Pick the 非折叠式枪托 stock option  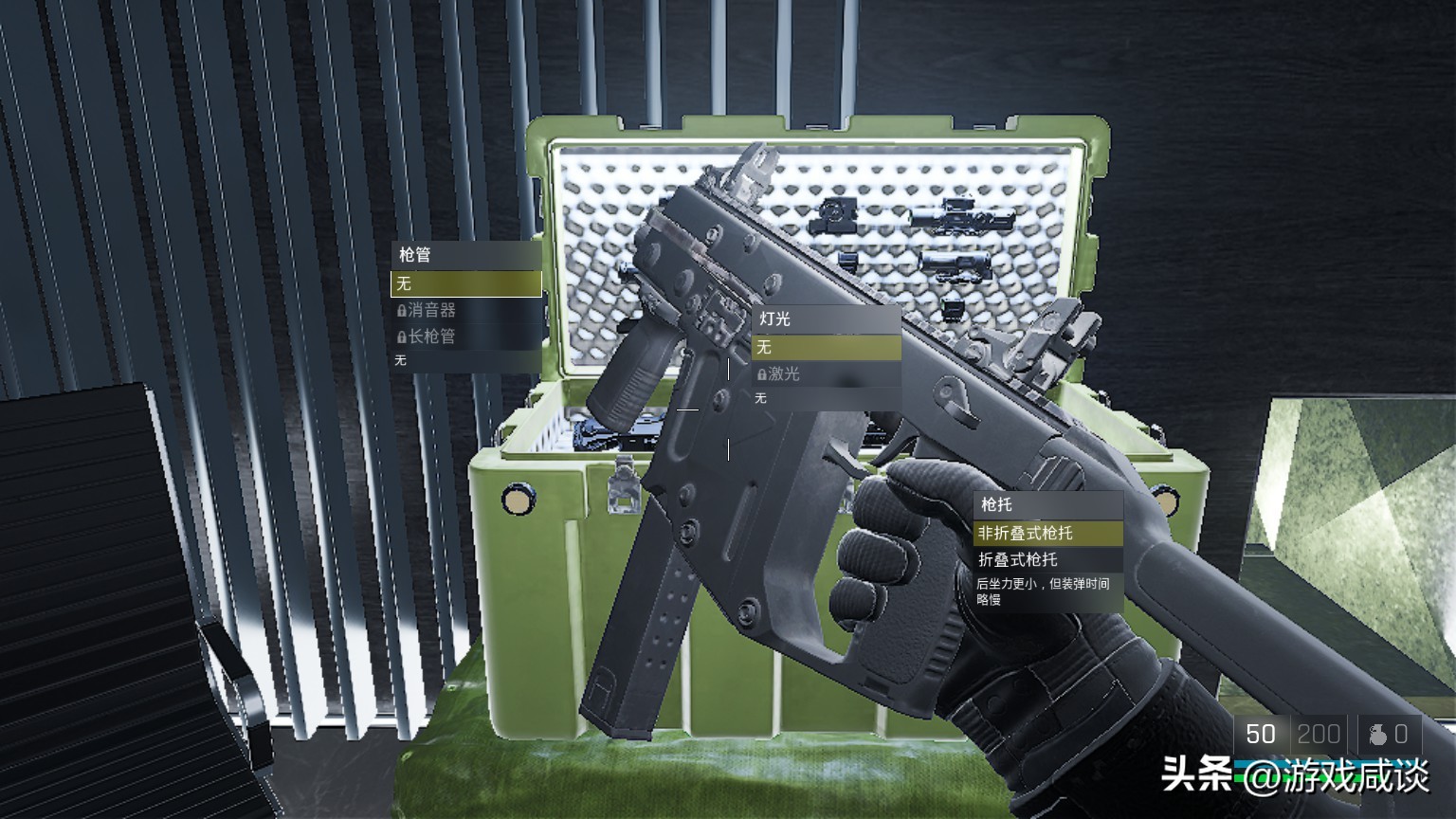1046,534
